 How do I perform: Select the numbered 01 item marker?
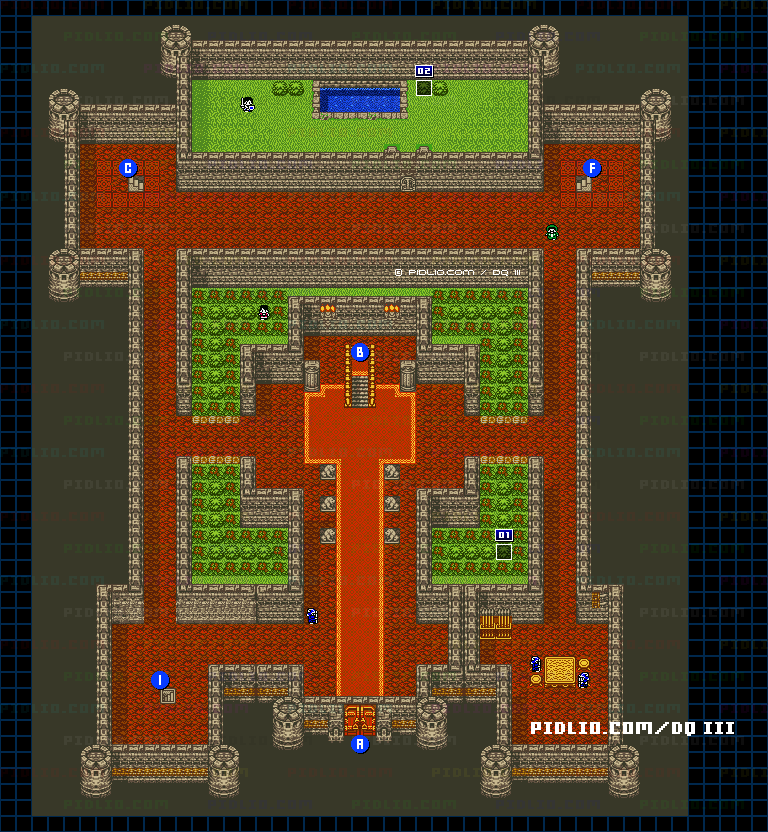coord(504,535)
